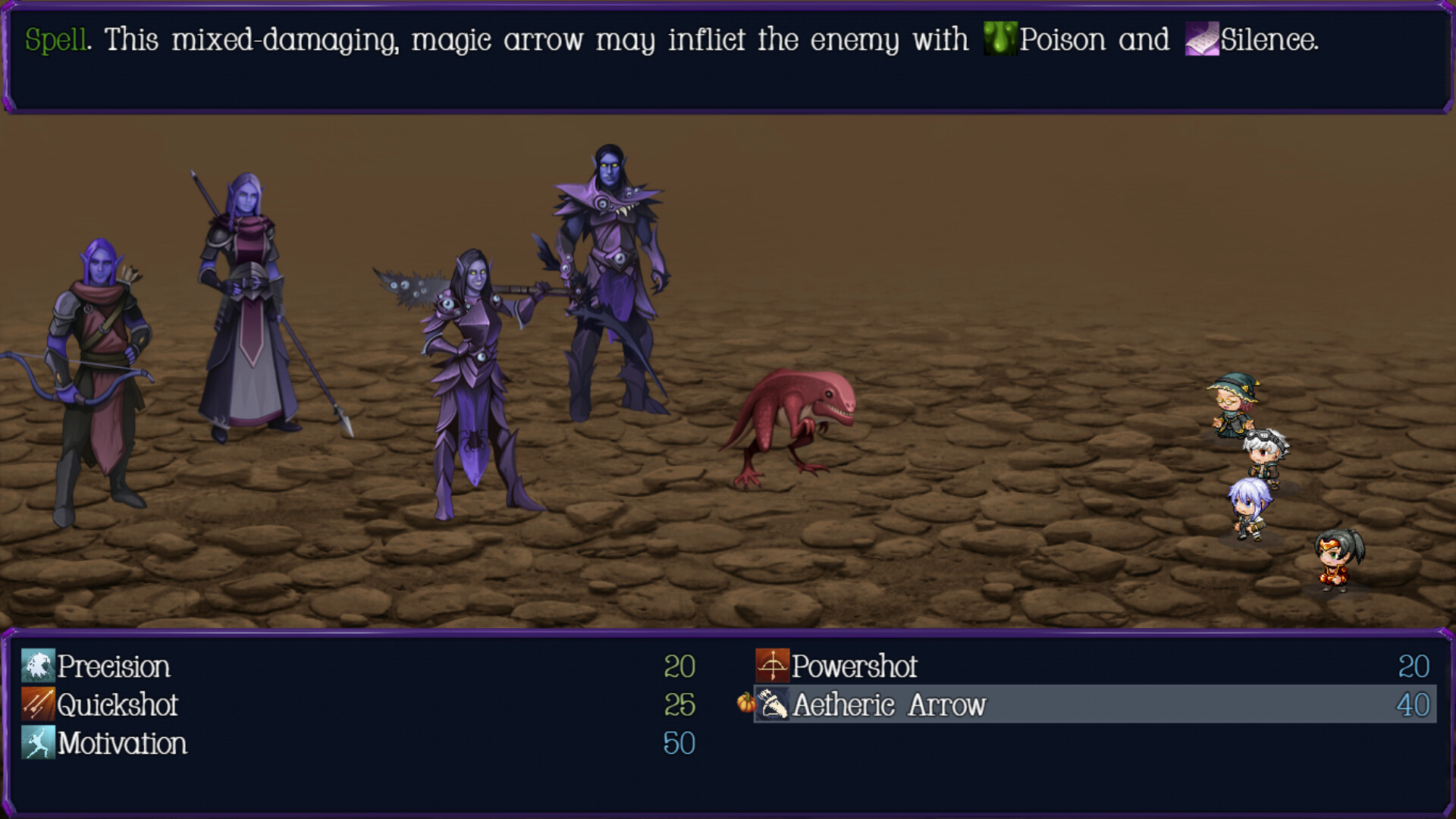Click the Motivation cost value 50
1456x819 pixels.
pyautogui.click(x=680, y=744)
